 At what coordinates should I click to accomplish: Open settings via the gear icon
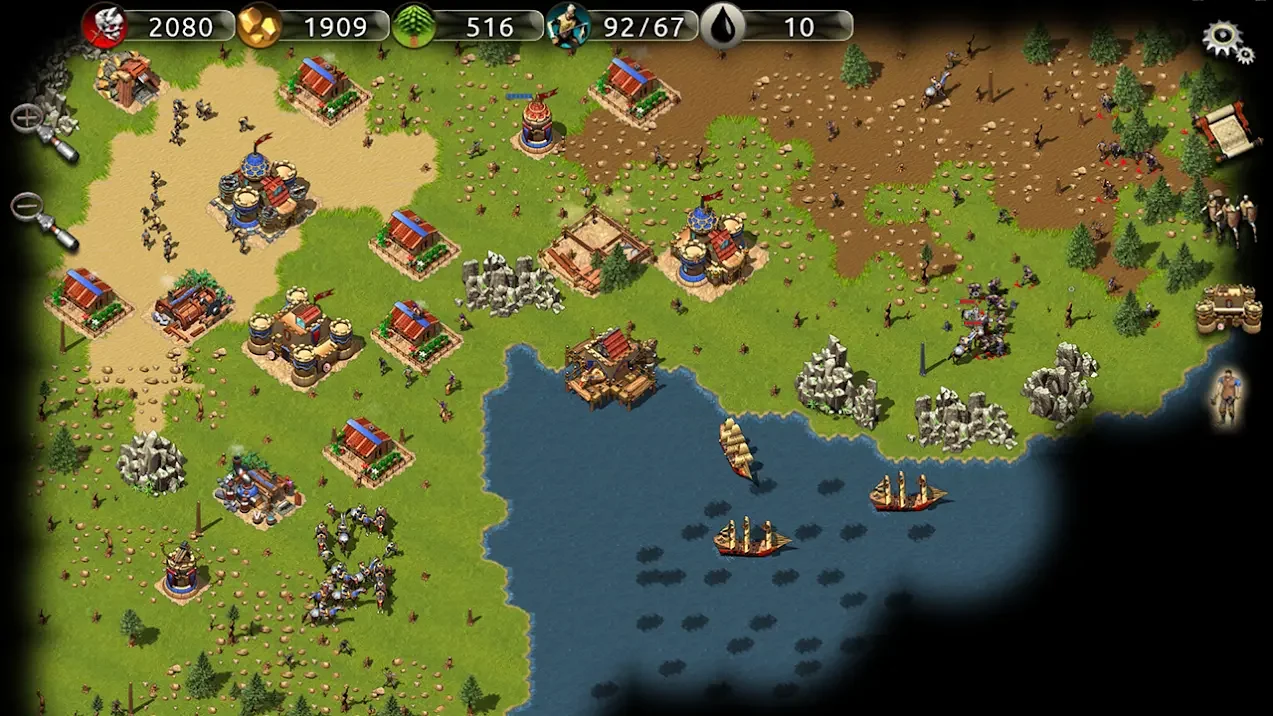[x=1227, y=41]
